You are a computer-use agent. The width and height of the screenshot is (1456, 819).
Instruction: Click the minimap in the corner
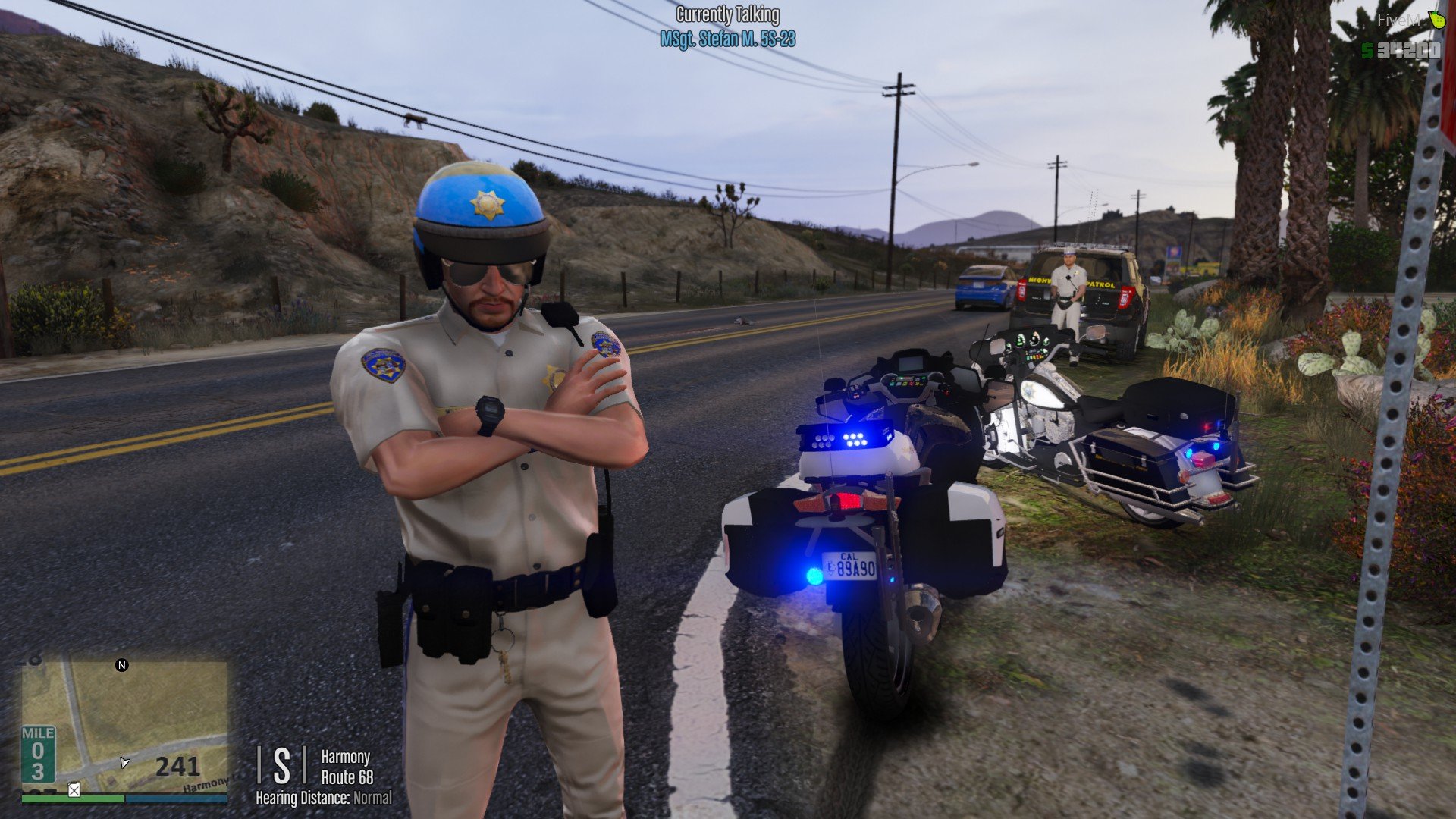[124, 726]
